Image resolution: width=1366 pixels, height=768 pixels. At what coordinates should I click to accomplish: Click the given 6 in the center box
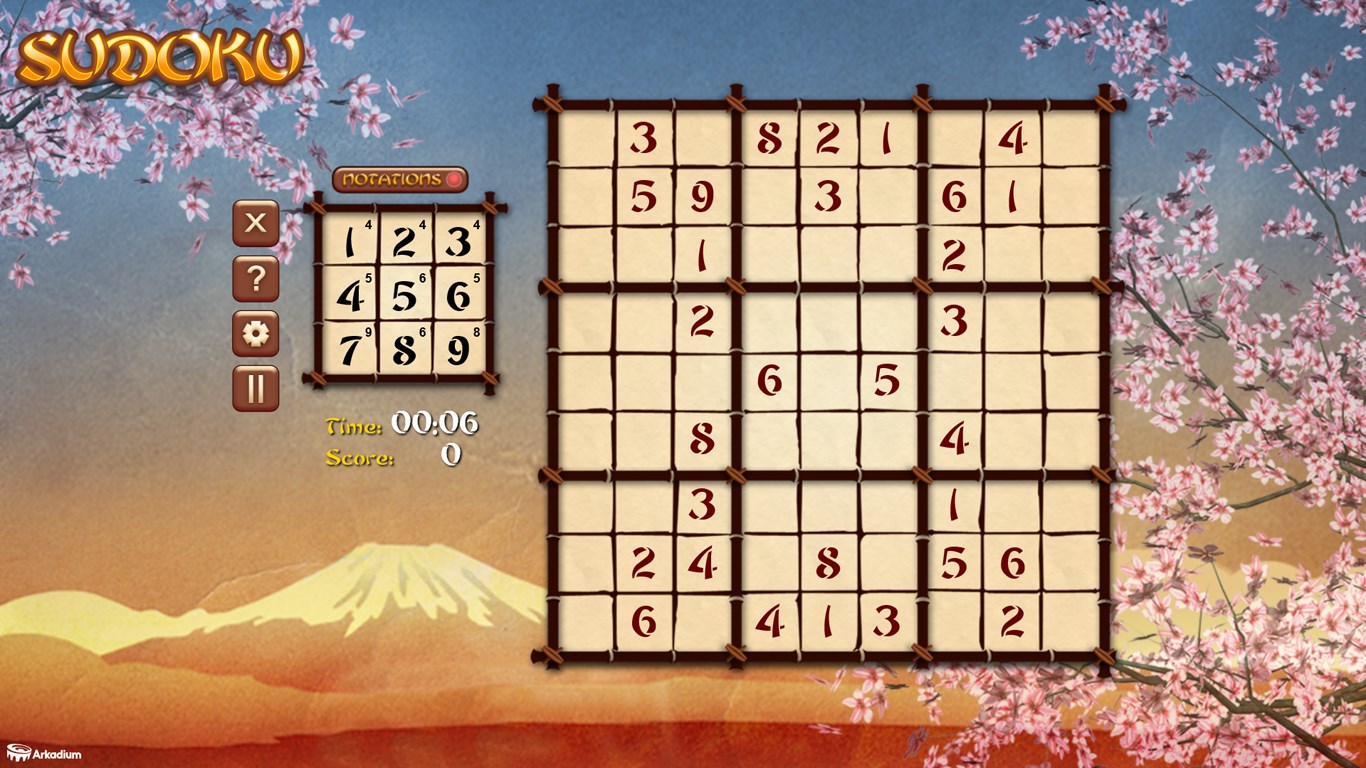pyautogui.click(x=770, y=380)
